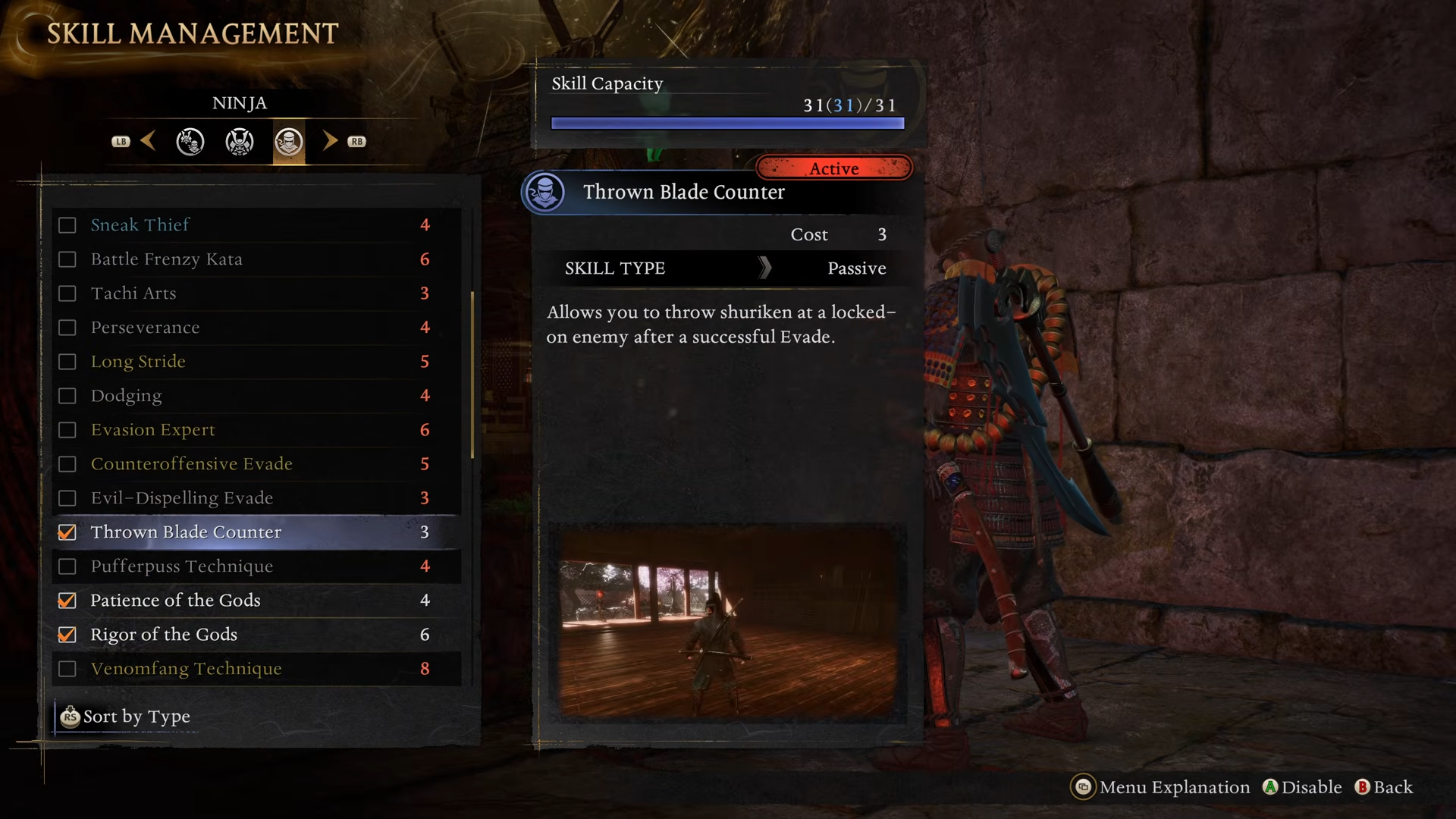This screenshot has width=1456, height=819.
Task: Select Evil-Dispelling Evade in the list
Action: point(181,498)
